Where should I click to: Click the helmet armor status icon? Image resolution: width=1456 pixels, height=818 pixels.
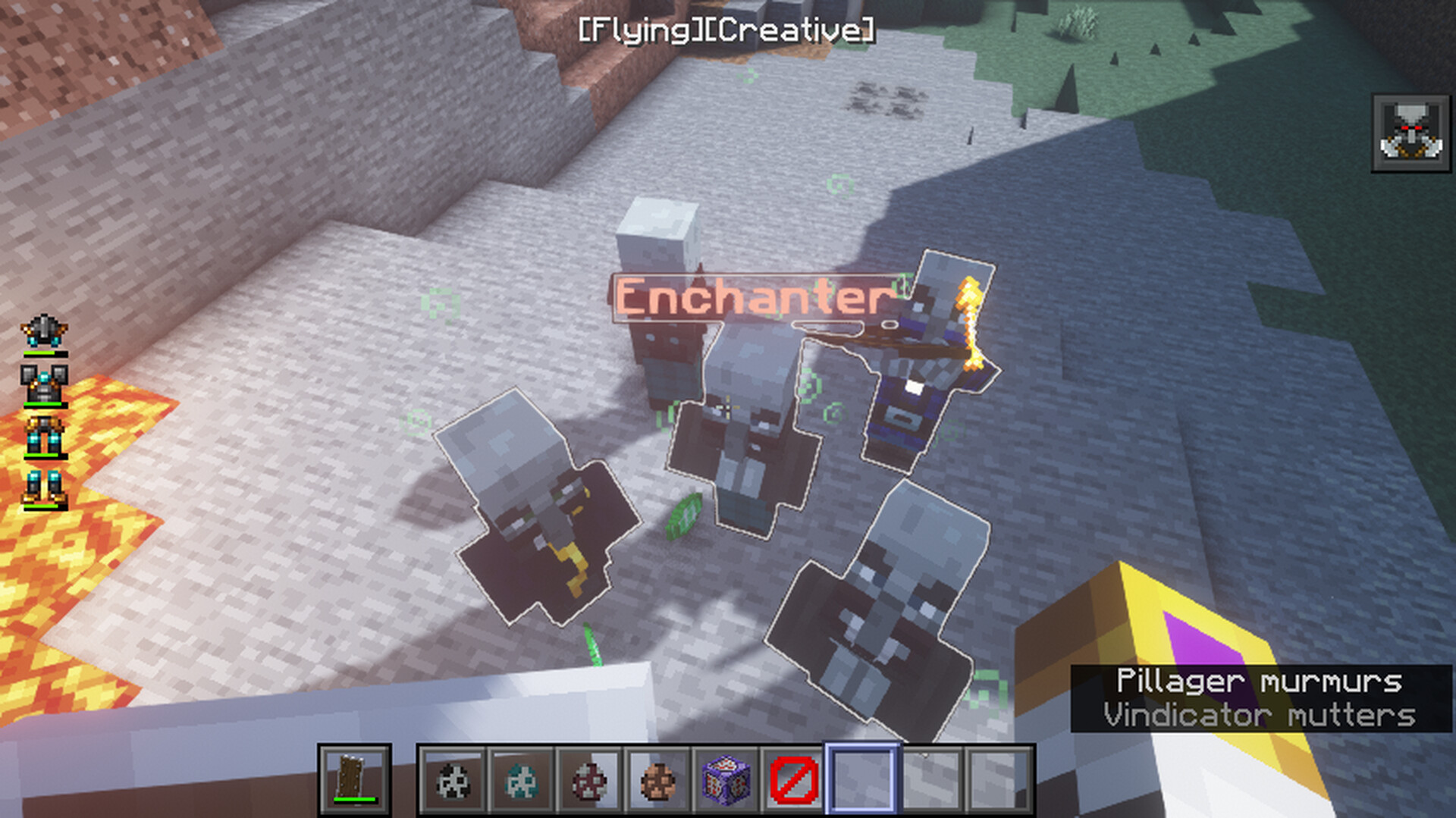click(x=44, y=332)
